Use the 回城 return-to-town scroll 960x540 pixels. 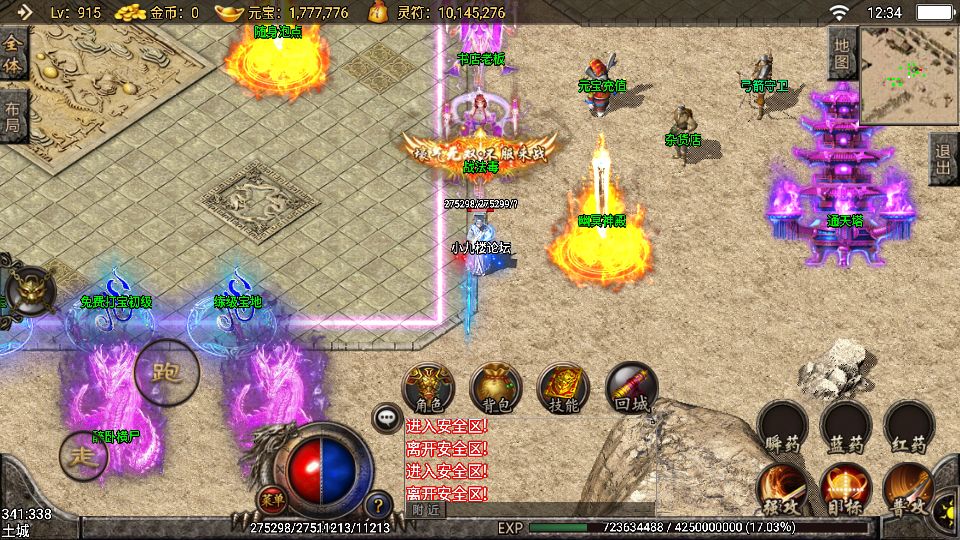[x=632, y=388]
